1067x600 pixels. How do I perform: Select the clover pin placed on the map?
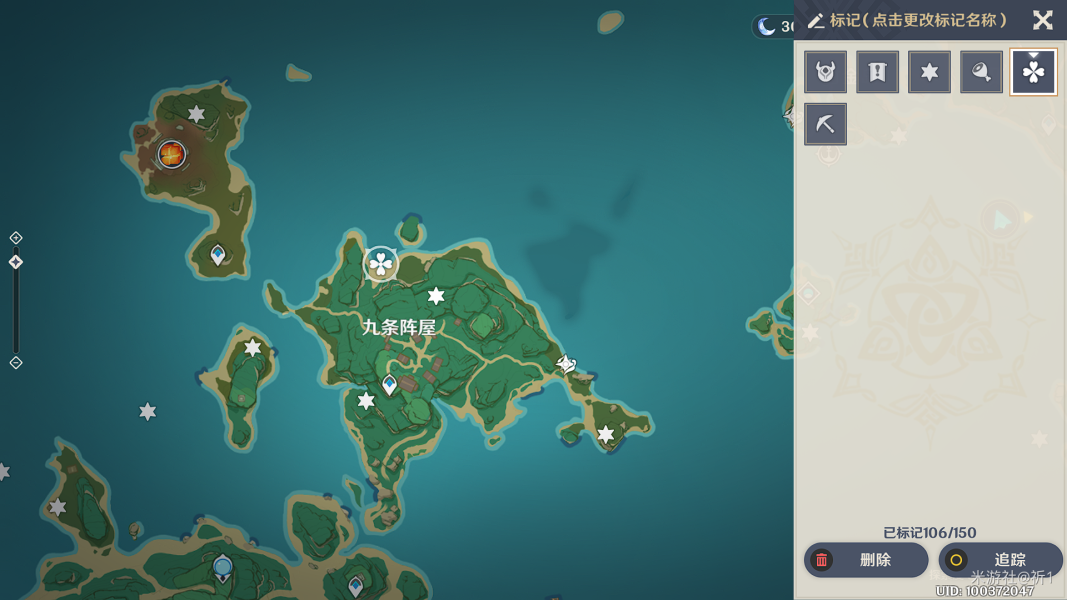pos(381,264)
